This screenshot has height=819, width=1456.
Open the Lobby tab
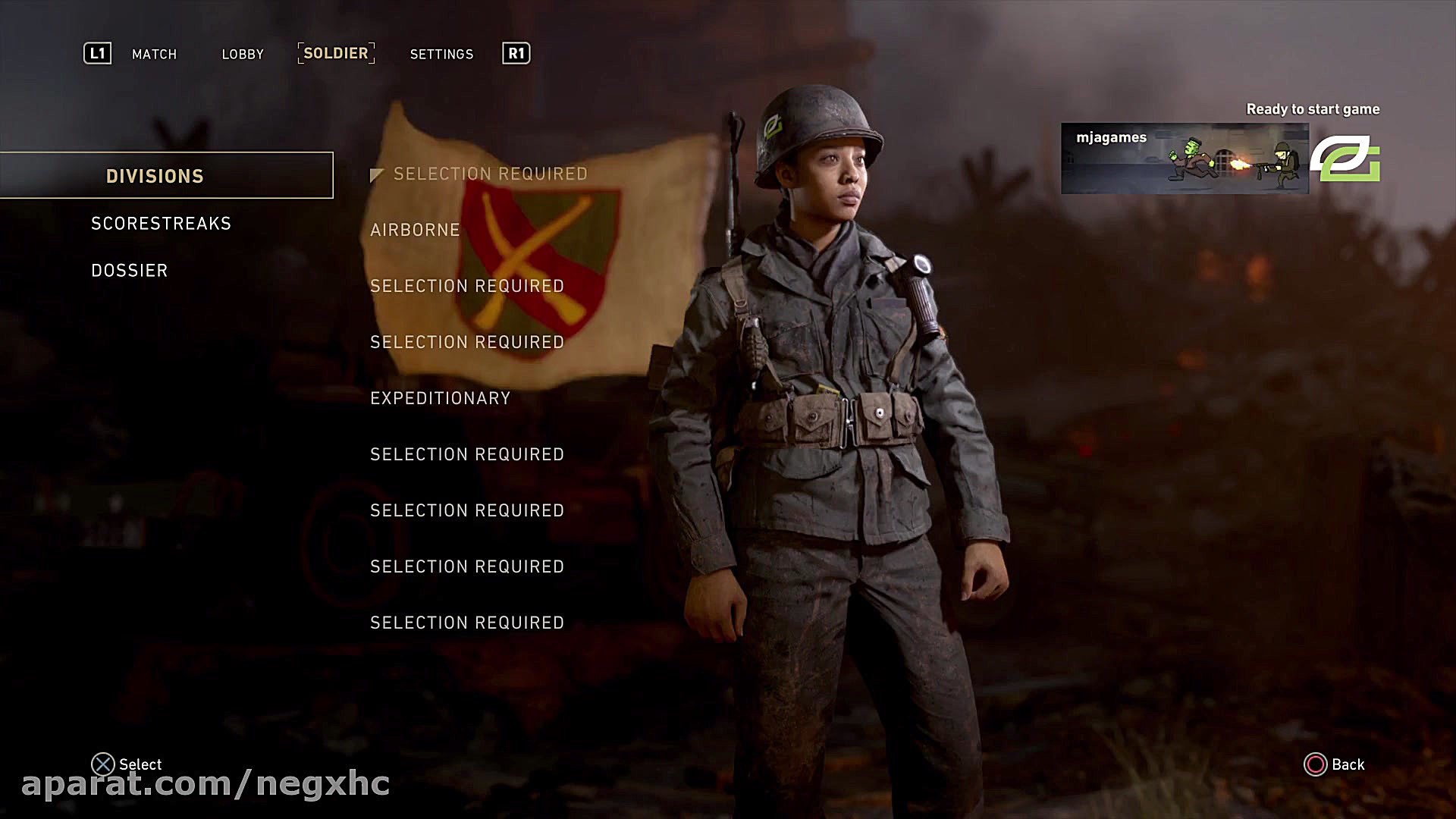[243, 54]
